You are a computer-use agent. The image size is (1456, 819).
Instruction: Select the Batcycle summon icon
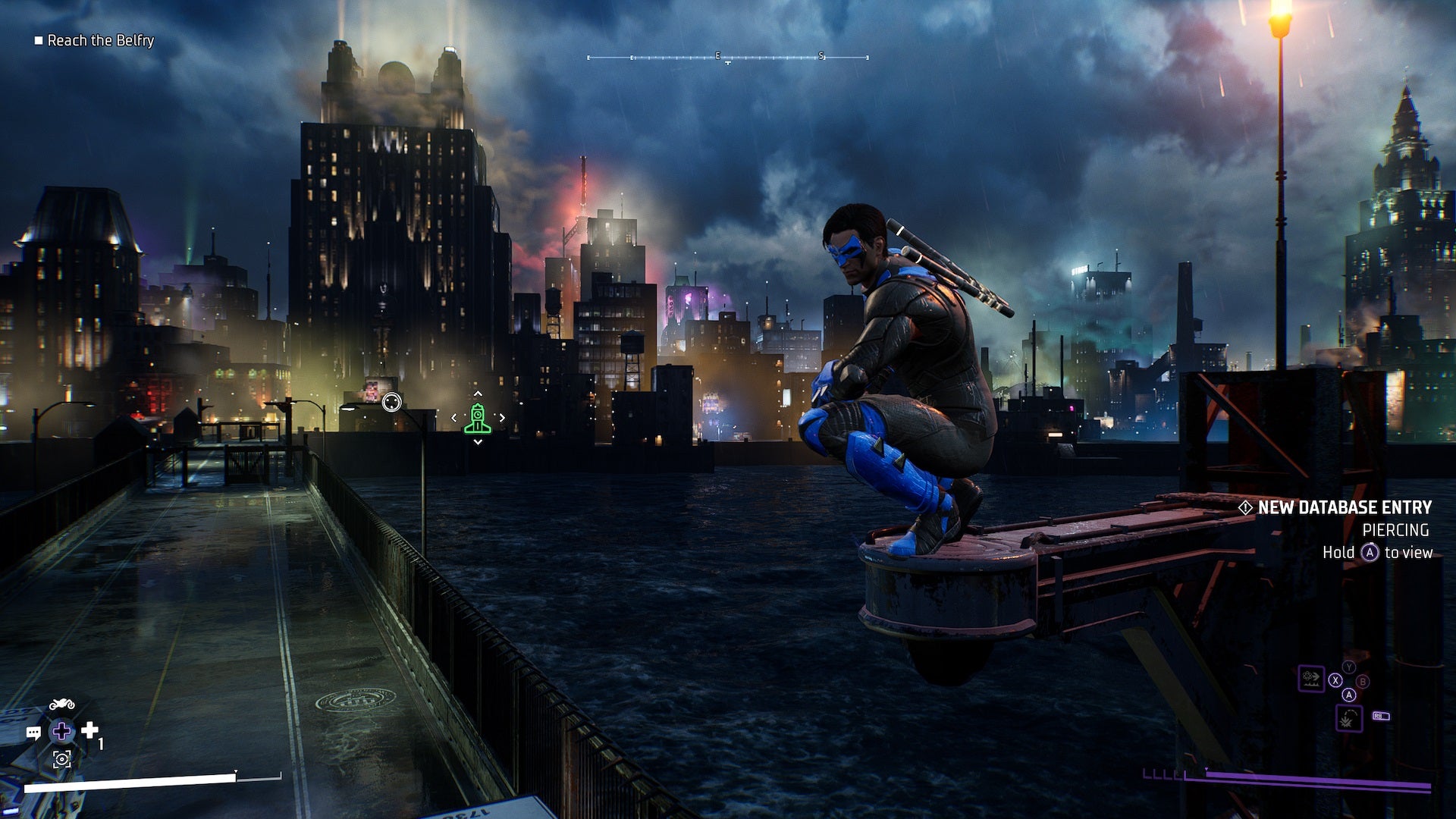pyautogui.click(x=61, y=702)
